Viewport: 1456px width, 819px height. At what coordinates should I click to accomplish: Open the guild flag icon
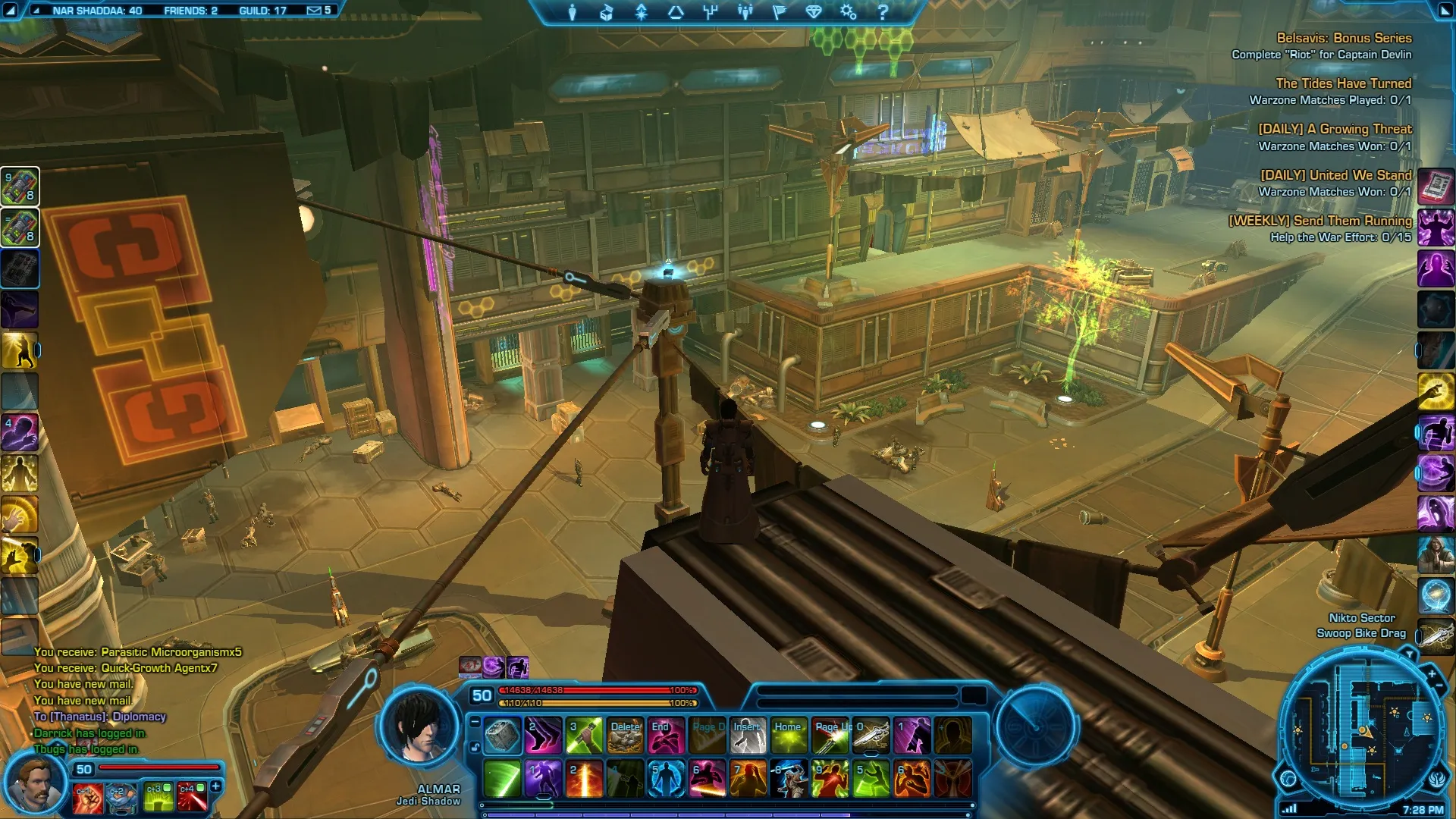pyautogui.click(x=779, y=12)
